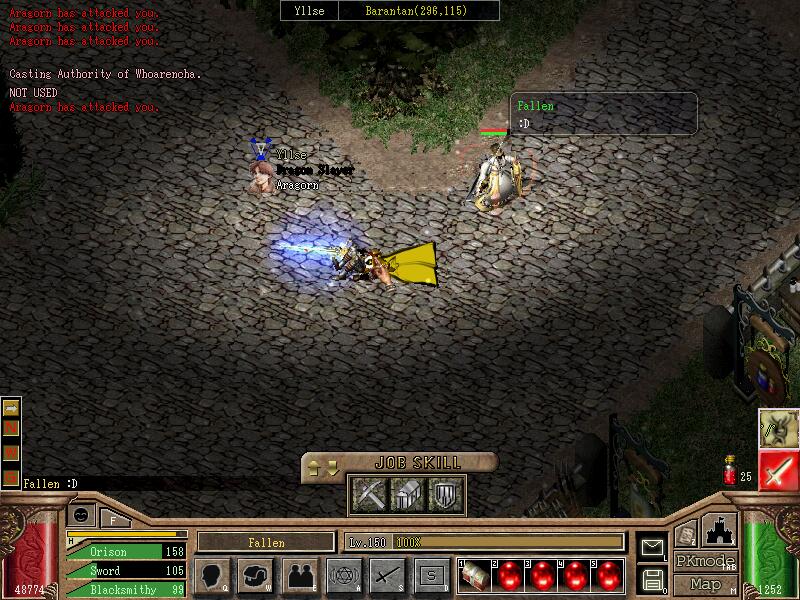Click the floppy disk save icon
This screenshot has width=800, height=600.
pos(652,579)
